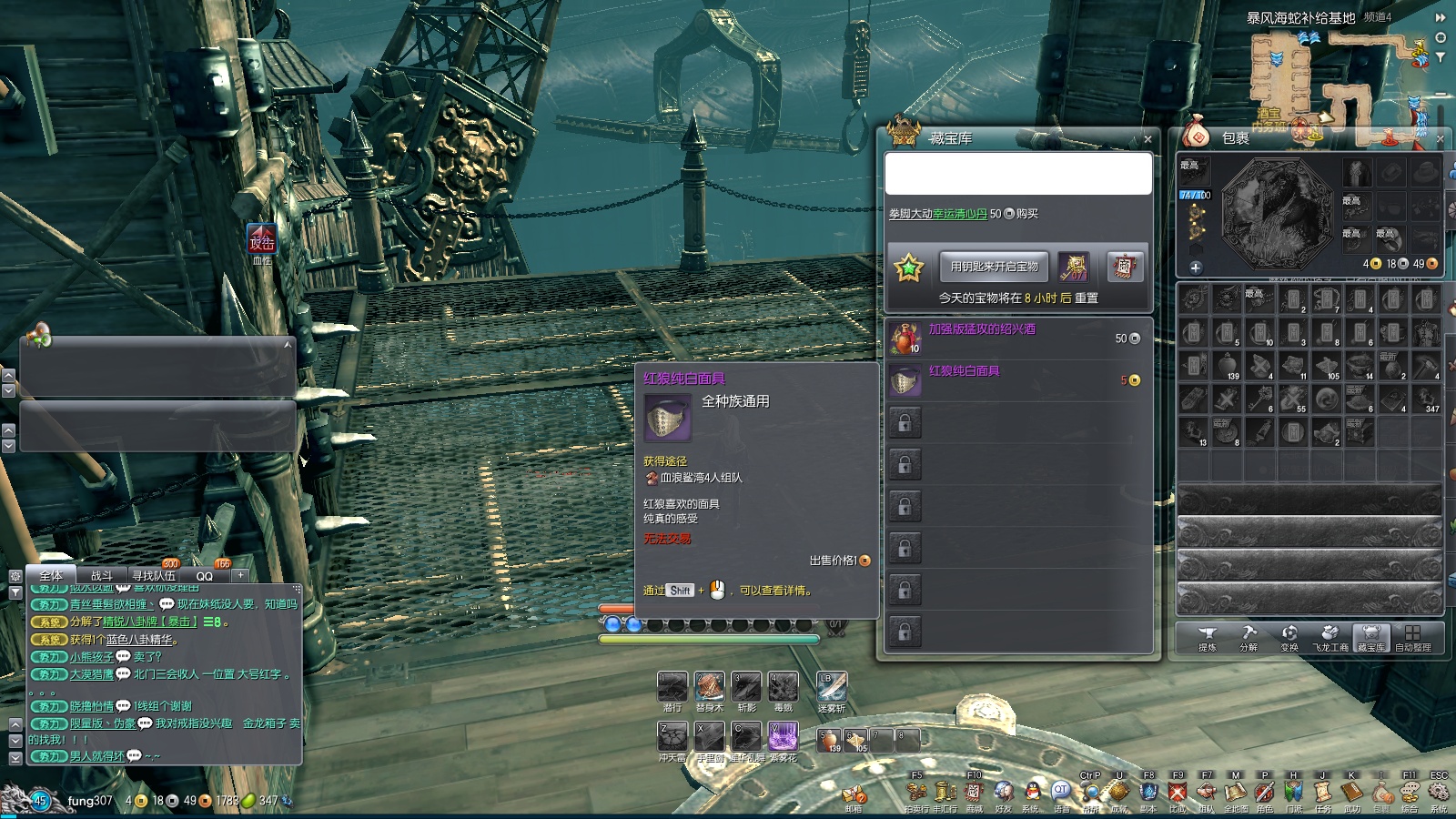Open the QQ chat tab

tap(205, 576)
